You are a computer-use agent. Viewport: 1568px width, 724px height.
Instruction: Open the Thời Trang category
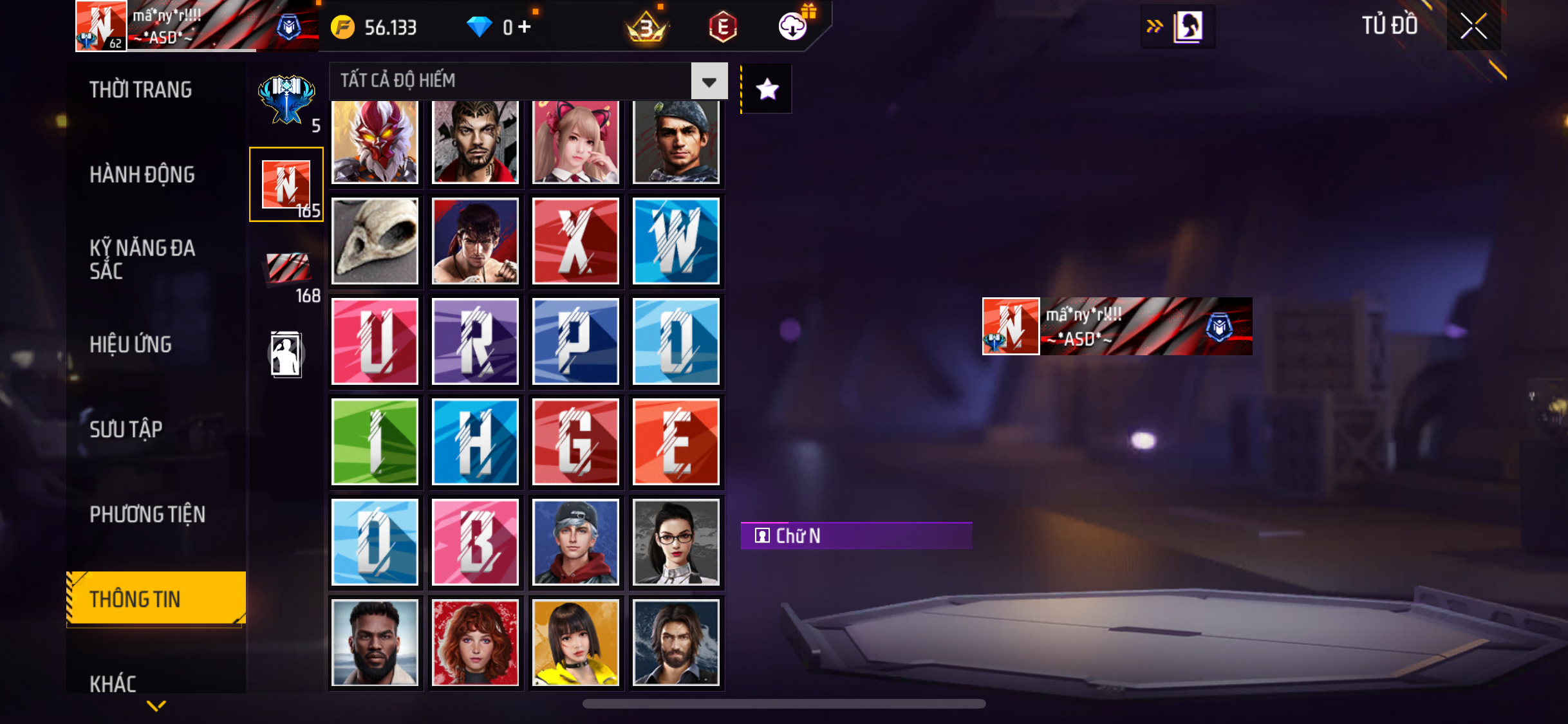pos(141,89)
